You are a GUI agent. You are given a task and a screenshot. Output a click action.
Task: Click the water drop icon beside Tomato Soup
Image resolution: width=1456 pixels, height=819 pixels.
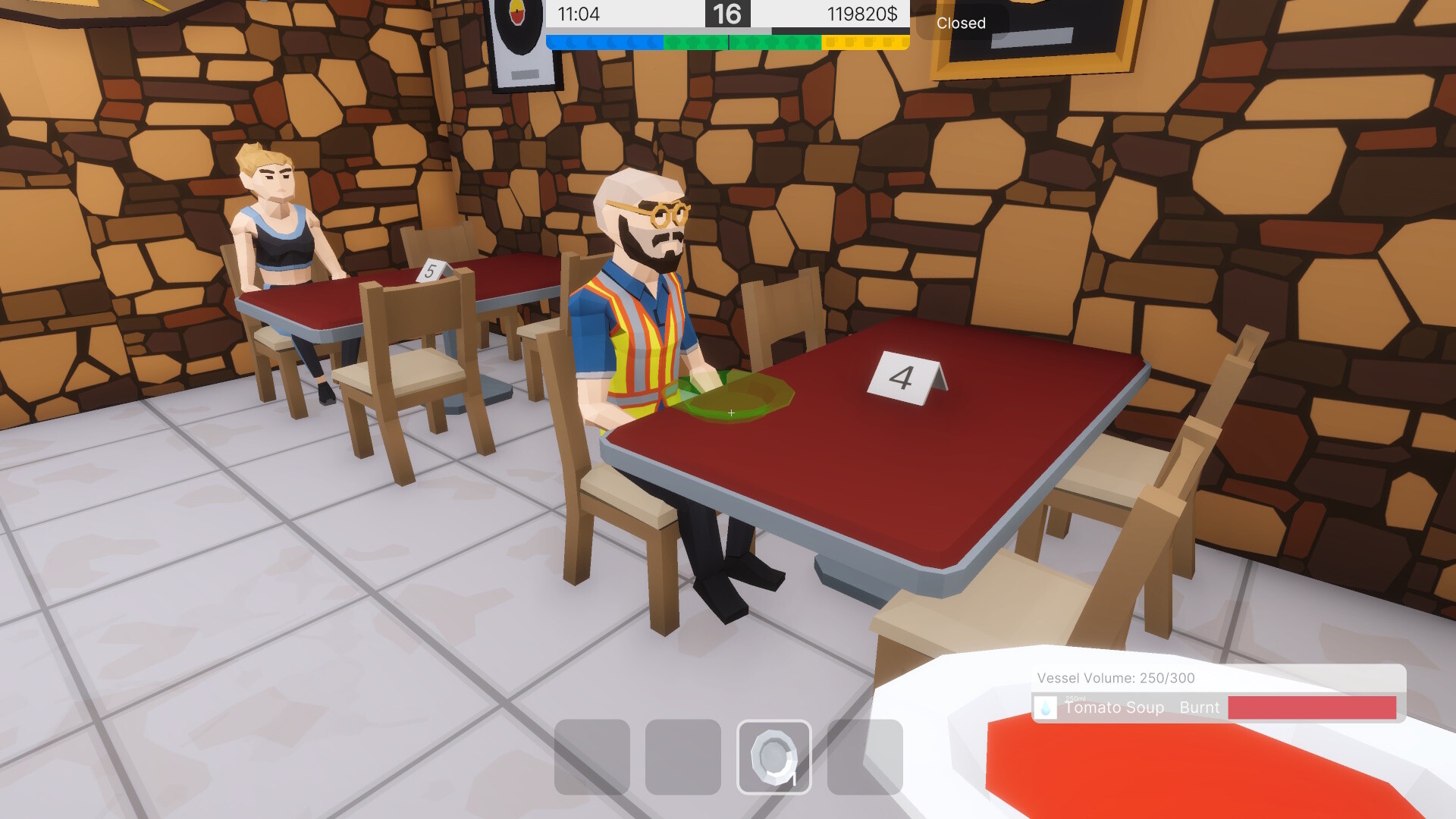coord(1046,708)
